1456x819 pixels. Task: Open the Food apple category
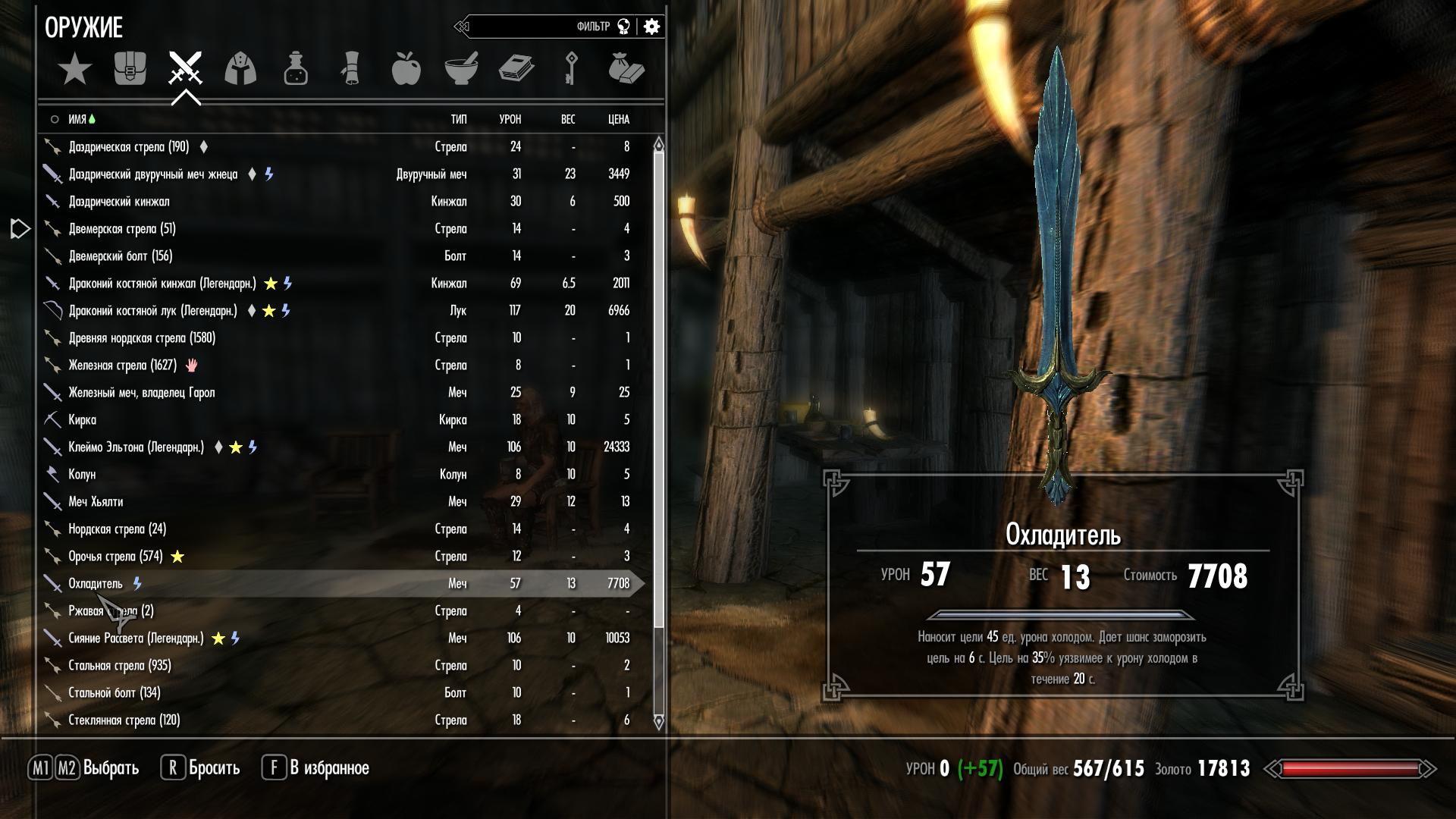[x=406, y=69]
